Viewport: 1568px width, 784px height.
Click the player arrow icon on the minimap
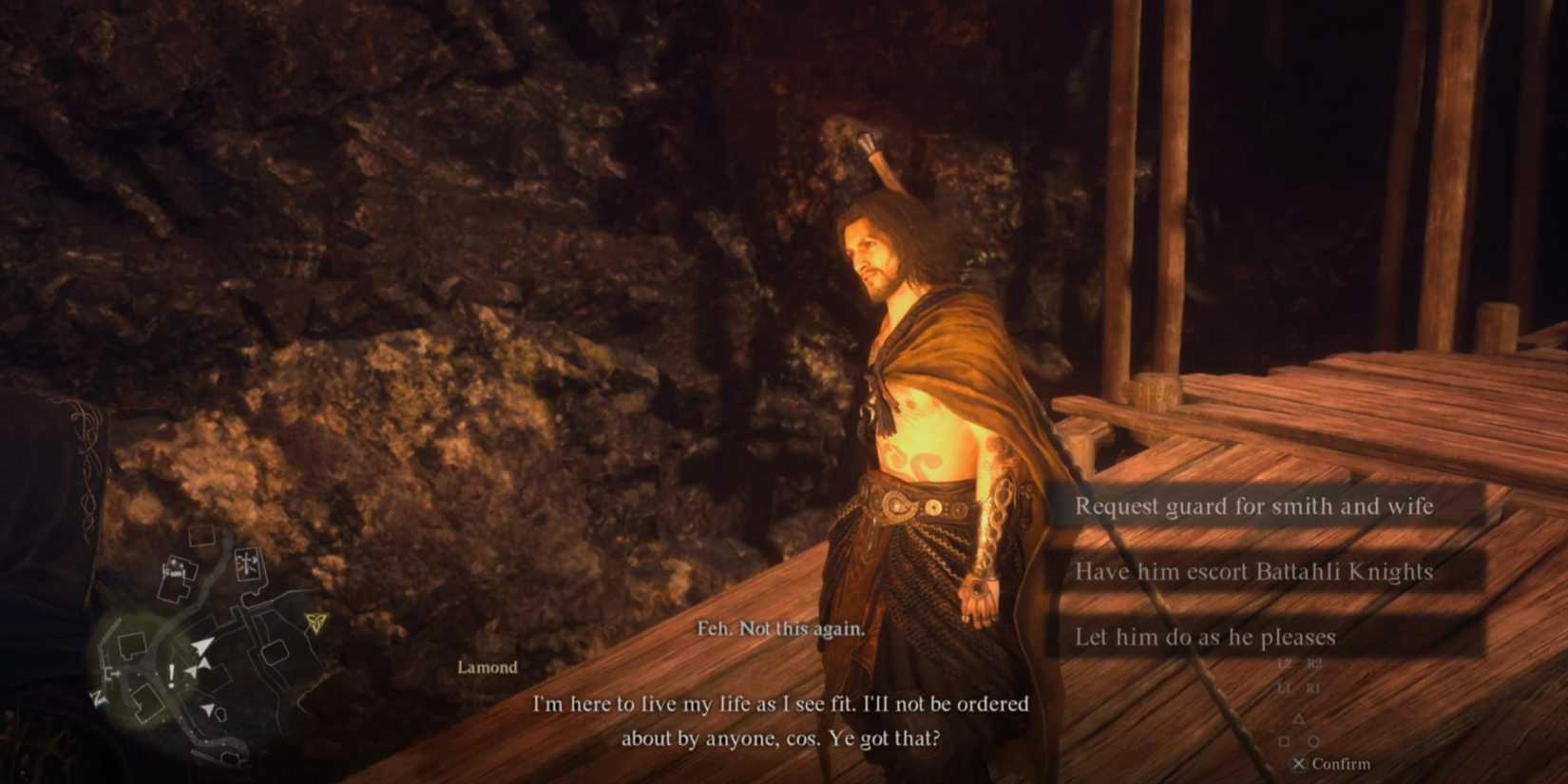pos(203,645)
